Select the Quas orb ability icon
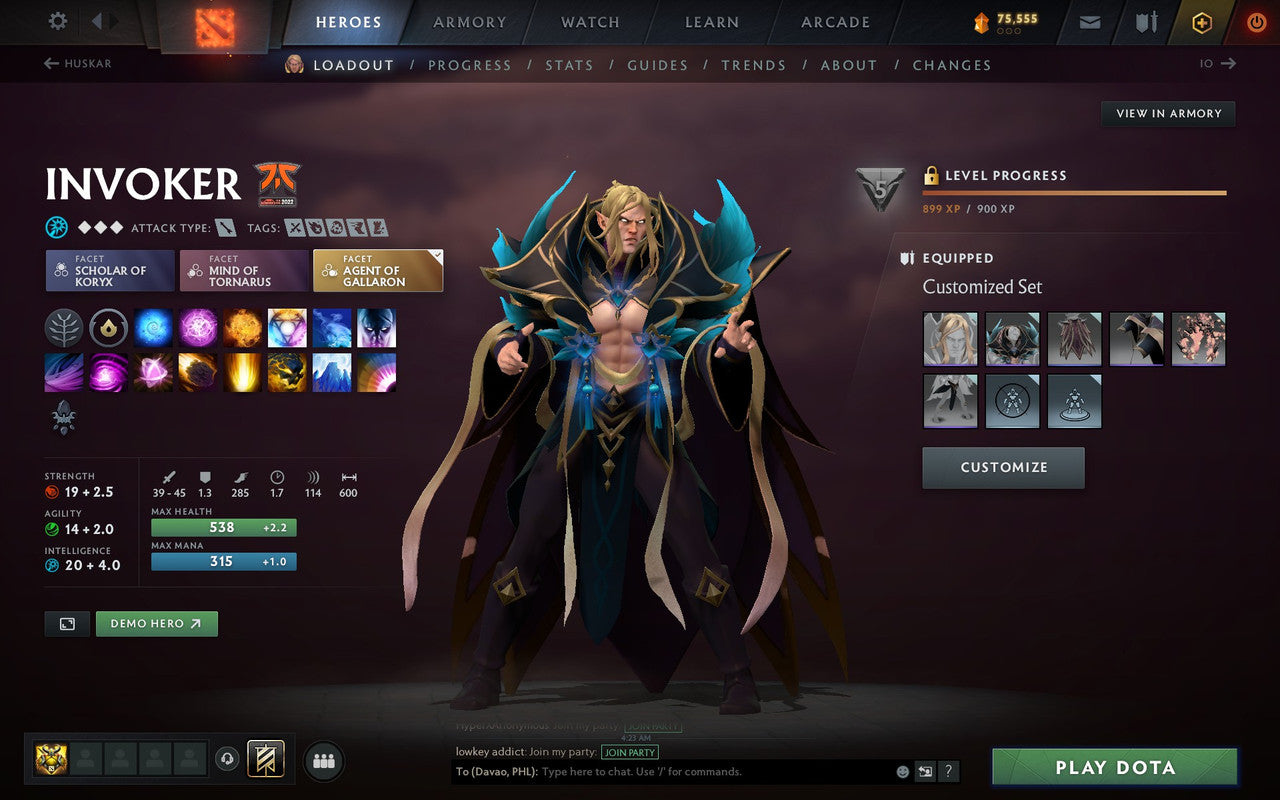The width and height of the screenshot is (1280, 800). [x=153, y=328]
